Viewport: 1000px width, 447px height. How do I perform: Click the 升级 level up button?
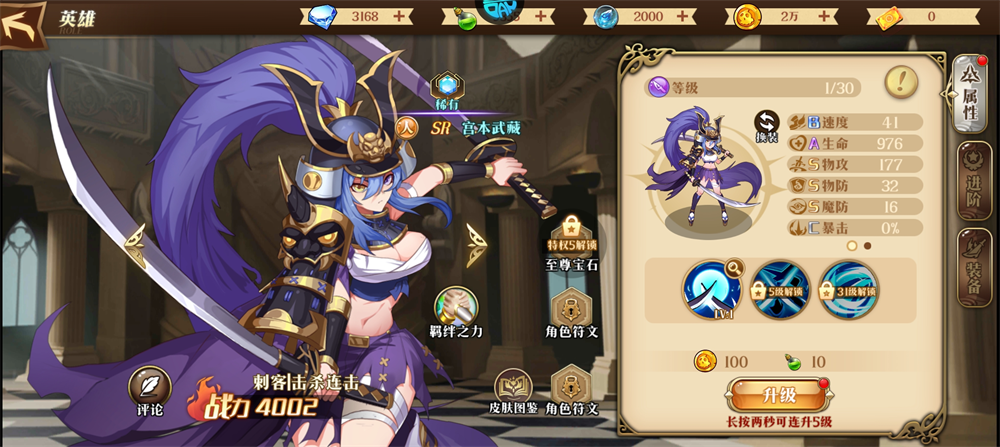coord(782,395)
